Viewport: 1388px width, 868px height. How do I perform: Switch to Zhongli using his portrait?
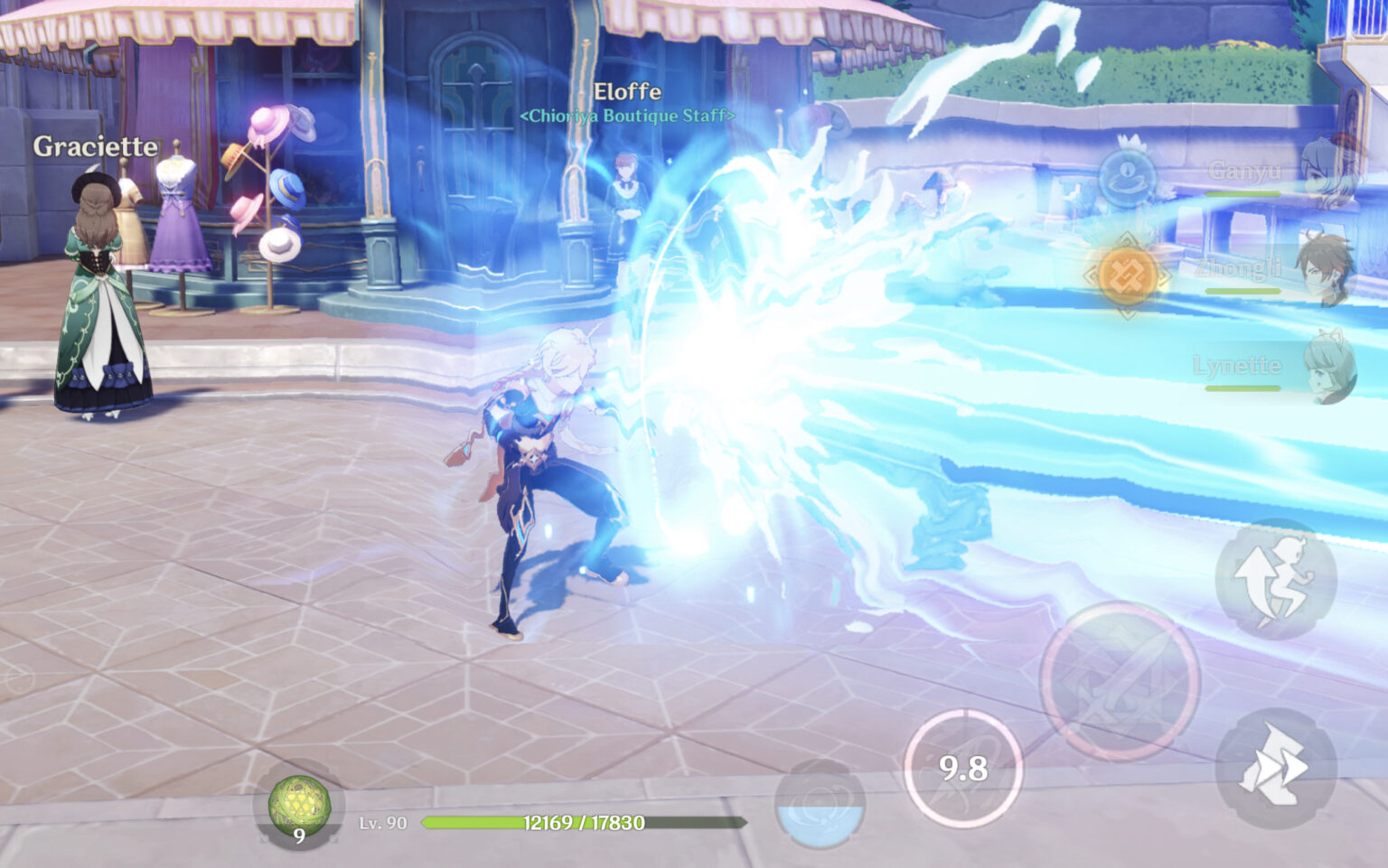[x=1325, y=267]
